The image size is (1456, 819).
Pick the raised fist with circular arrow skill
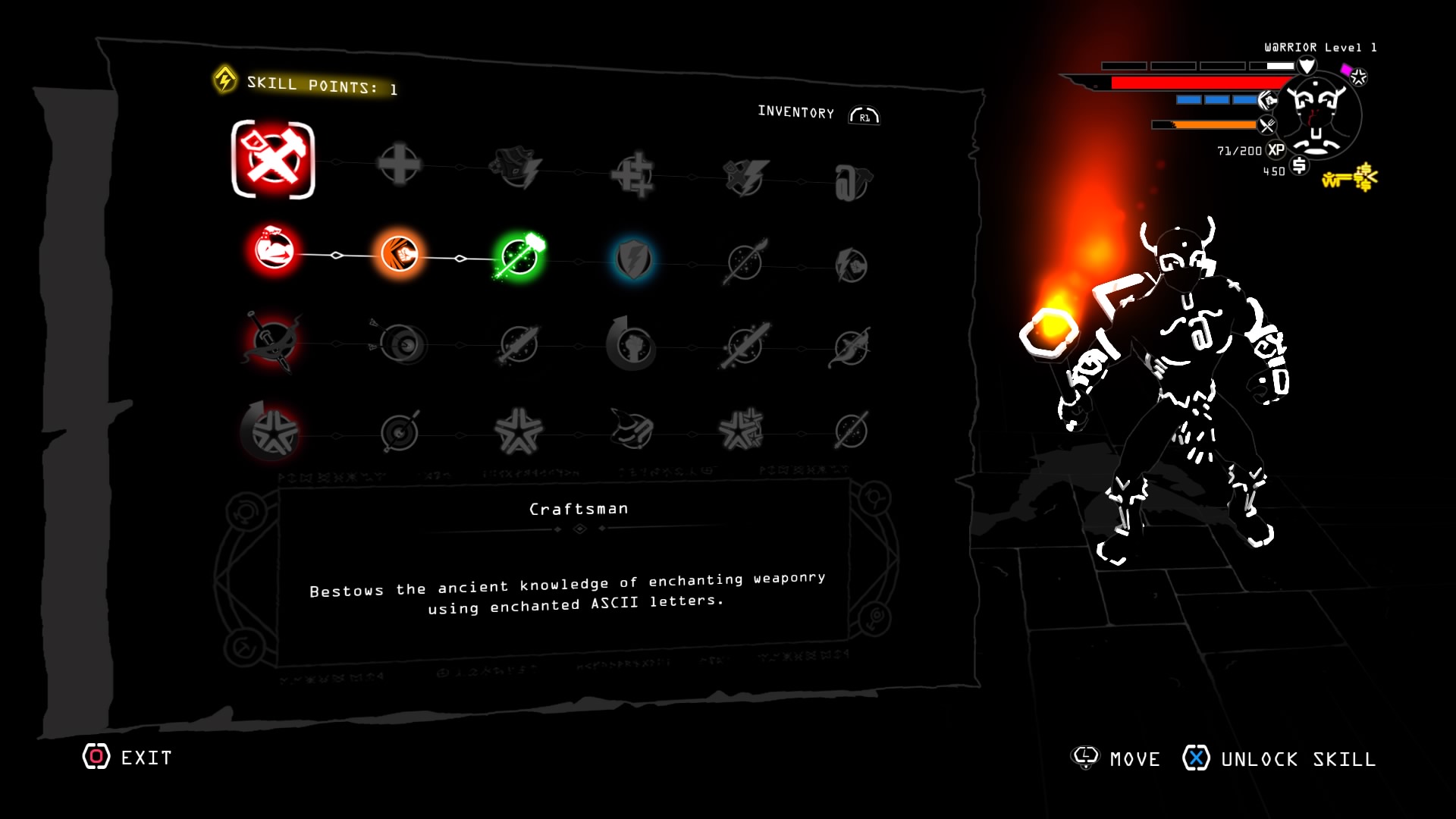pyautogui.click(x=631, y=345)
